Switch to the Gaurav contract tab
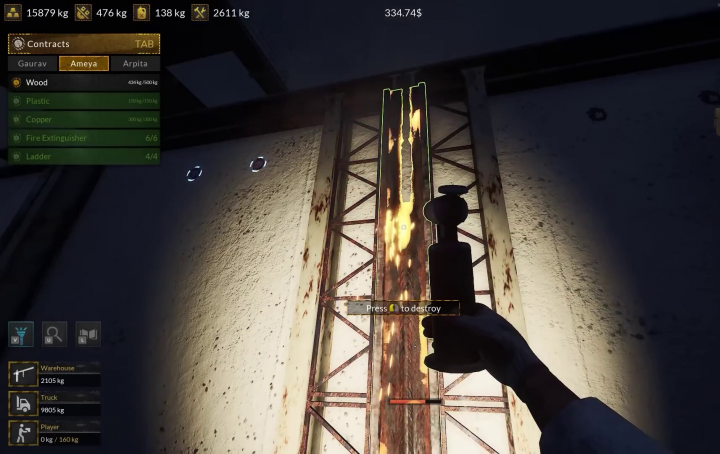Viewport: 720px width, 454px height. pos(33,63)
